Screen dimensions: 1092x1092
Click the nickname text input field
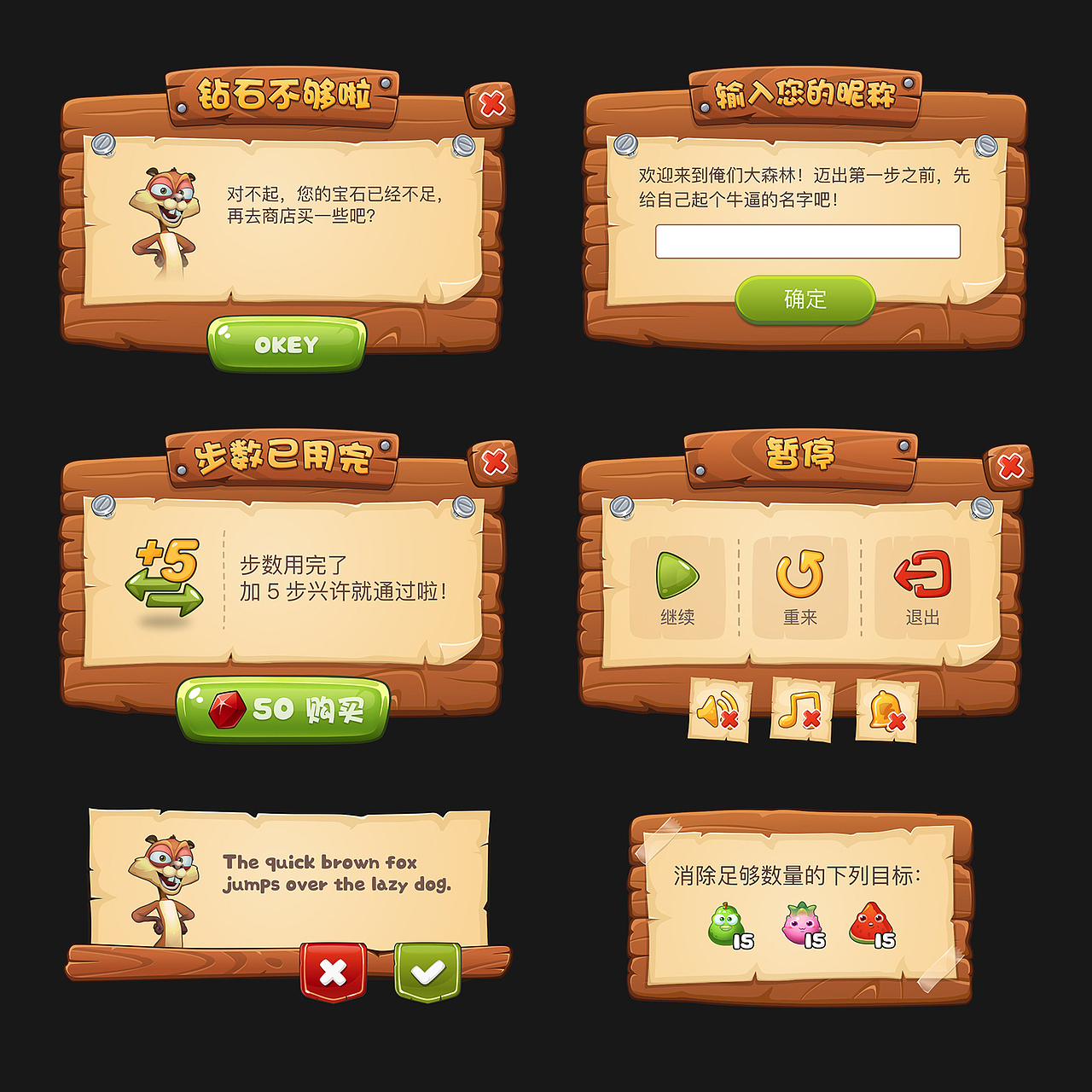(808, 242)
